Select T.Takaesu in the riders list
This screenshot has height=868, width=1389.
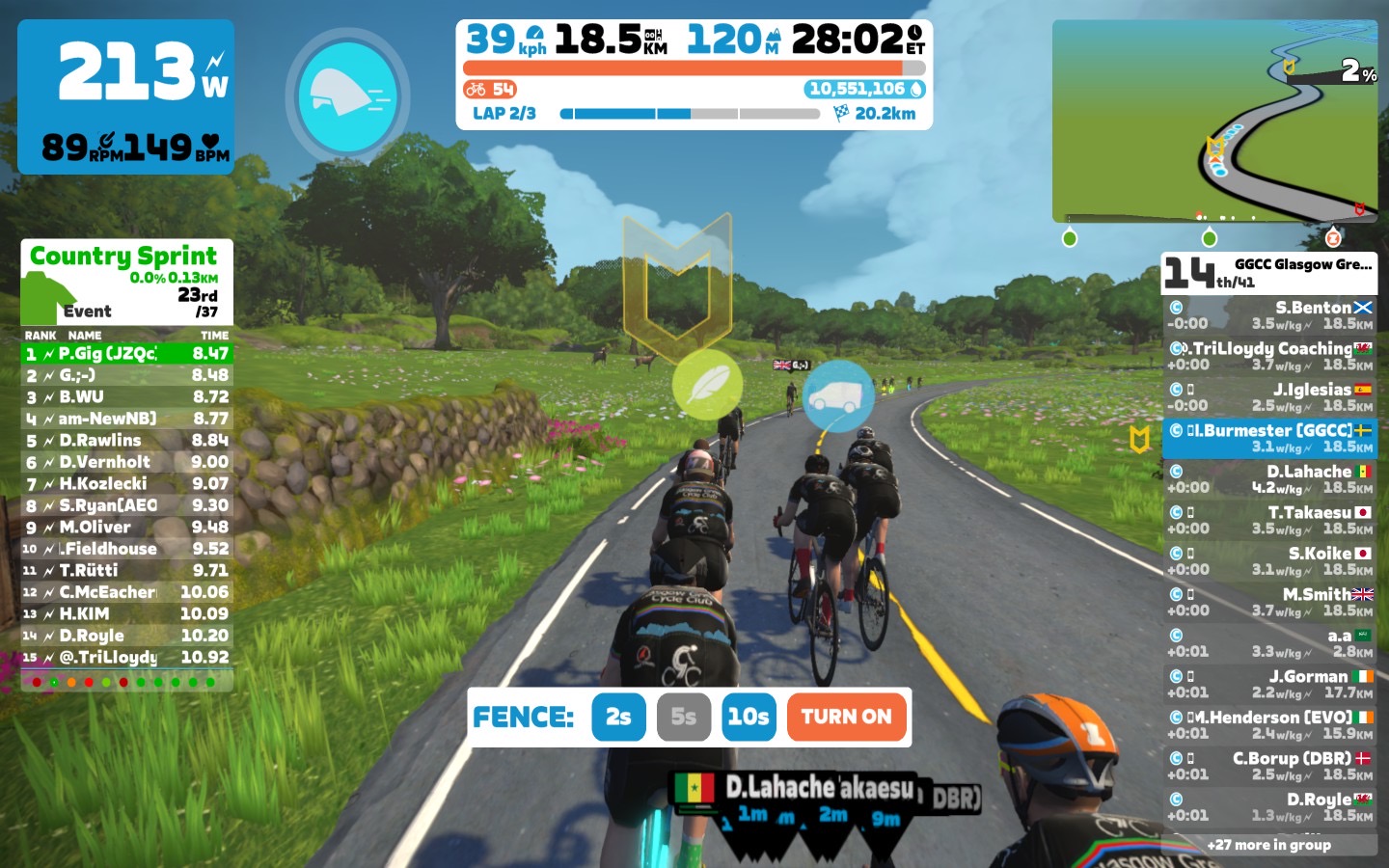pyautogui.click(x=1269, y=520)
